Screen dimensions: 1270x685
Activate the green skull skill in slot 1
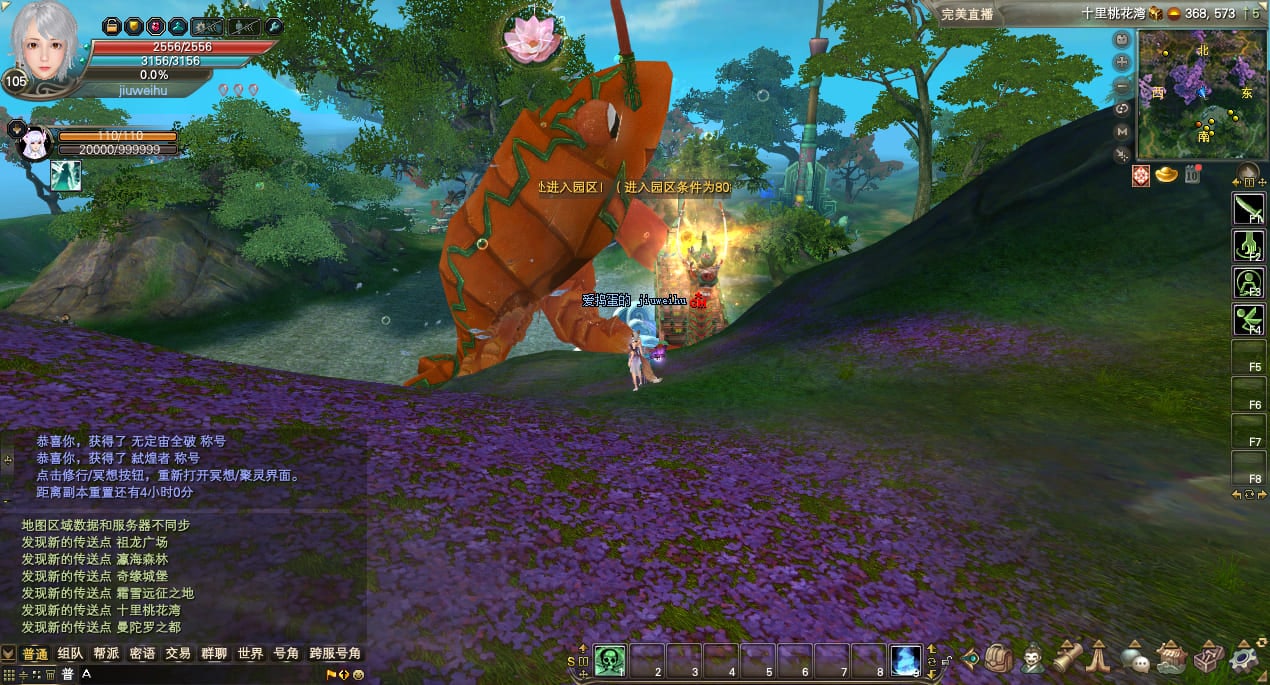click(610, 660)
